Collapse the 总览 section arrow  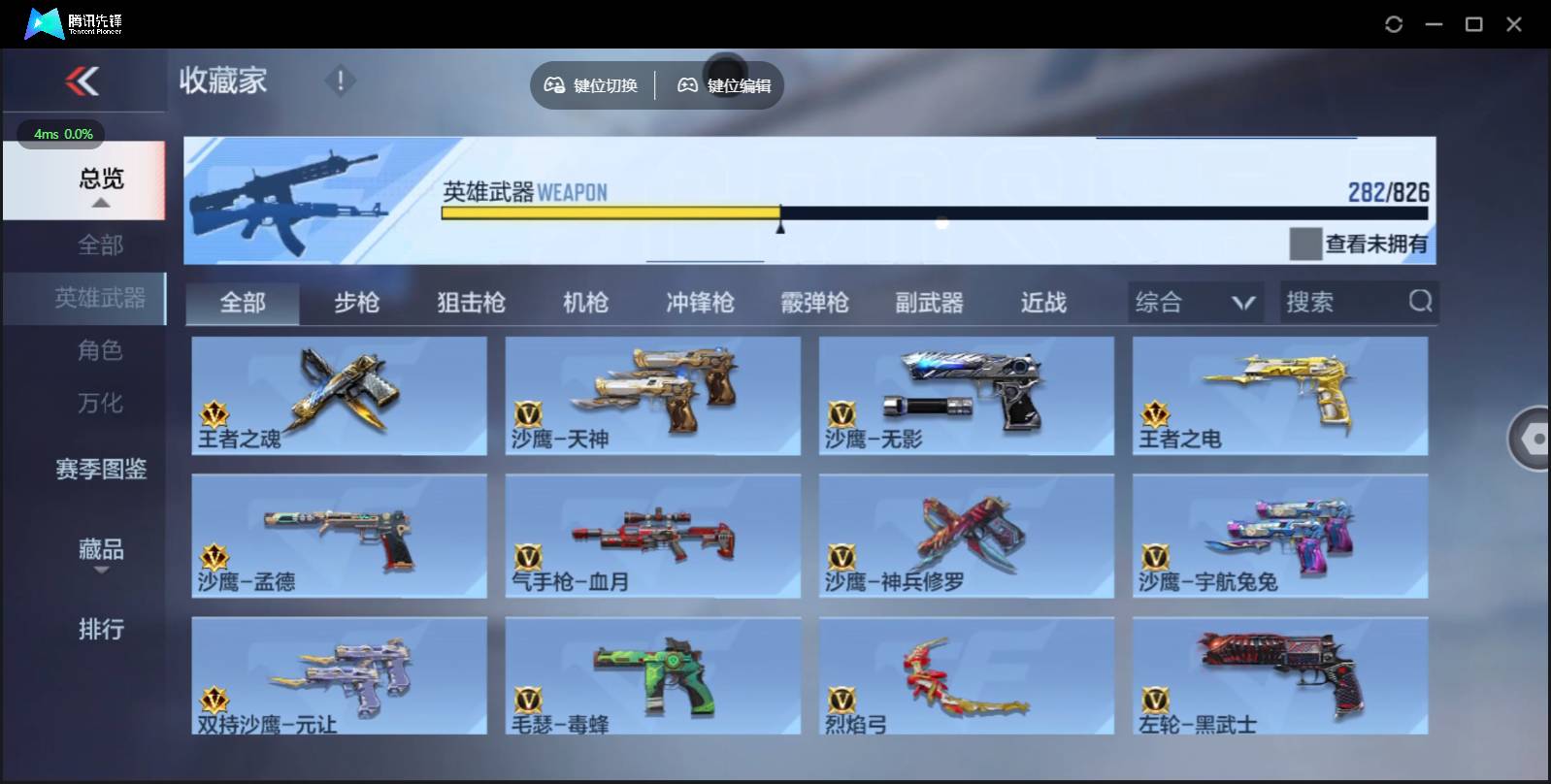pos(101,203)
